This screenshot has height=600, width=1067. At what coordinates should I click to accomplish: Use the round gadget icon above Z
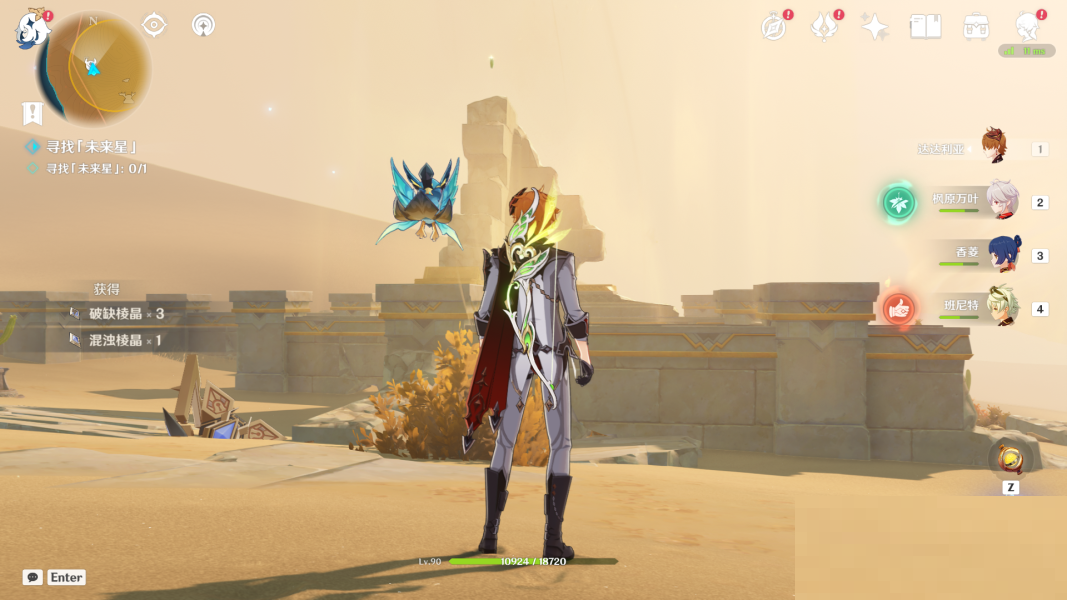1010,460
